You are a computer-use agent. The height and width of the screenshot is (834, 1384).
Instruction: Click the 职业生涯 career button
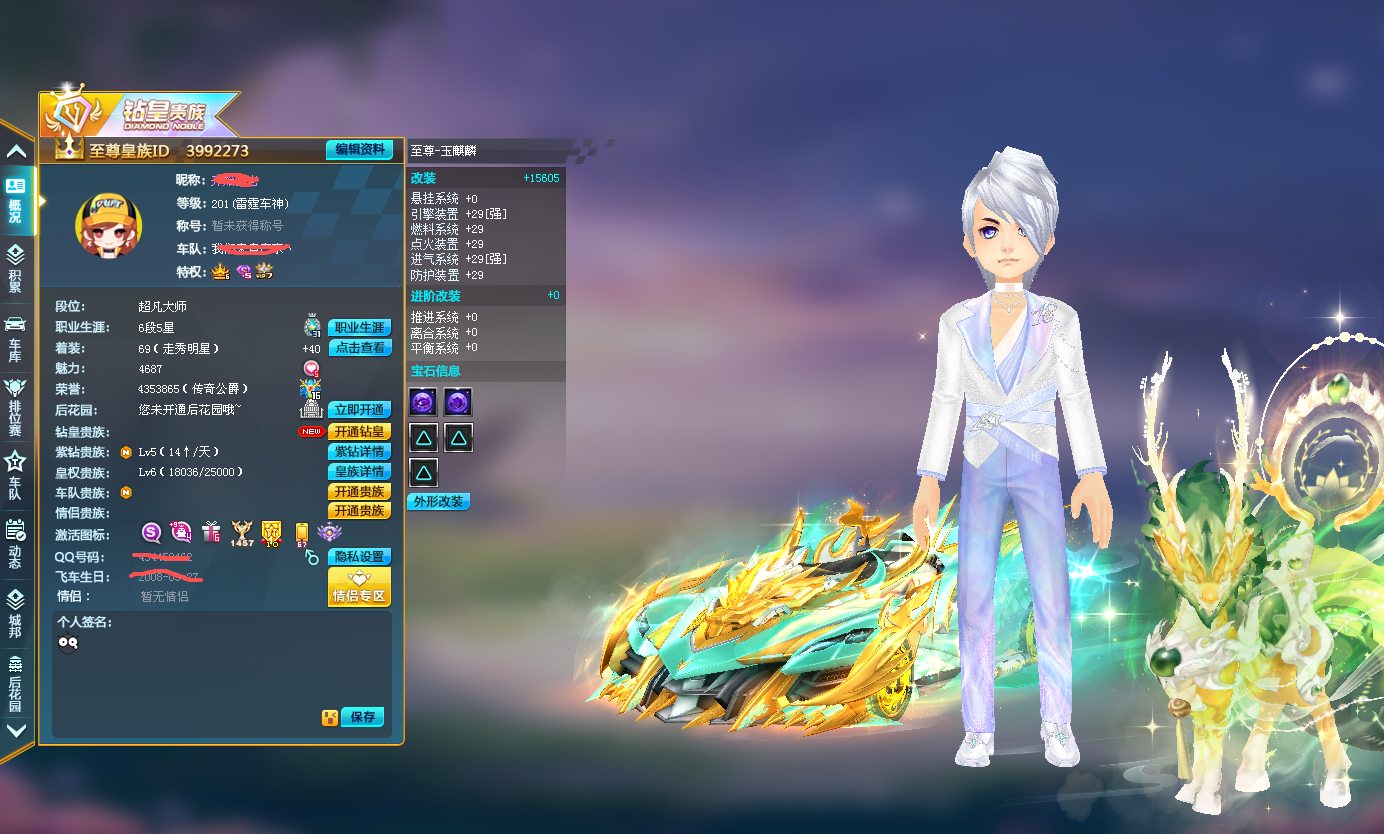(359, 328)
